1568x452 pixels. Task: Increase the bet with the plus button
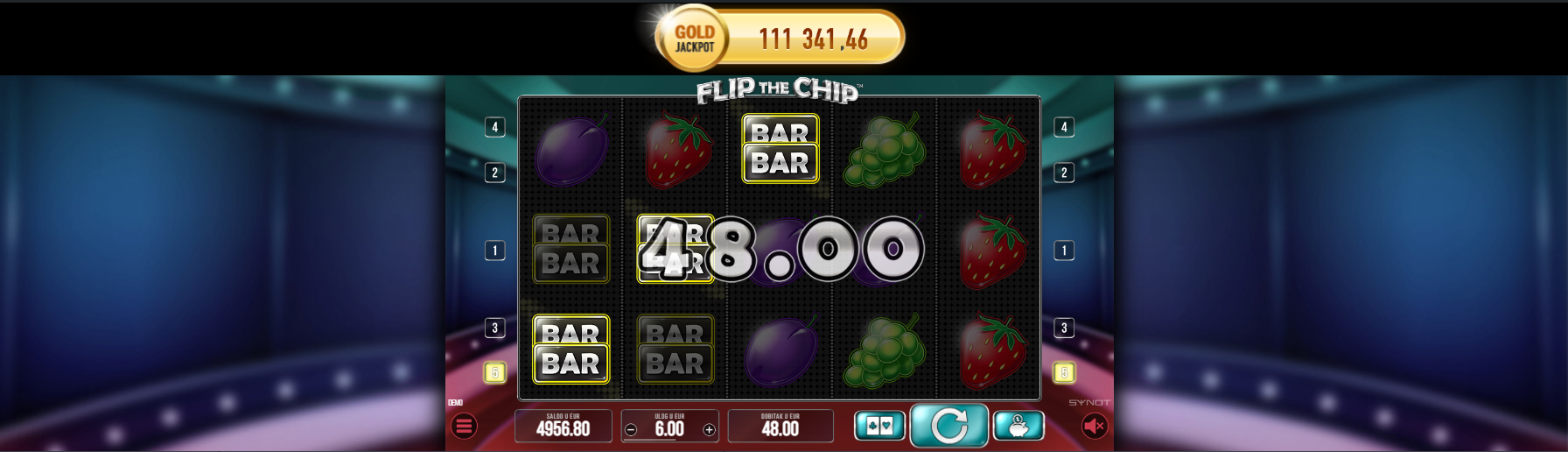(x=709, y=429)
